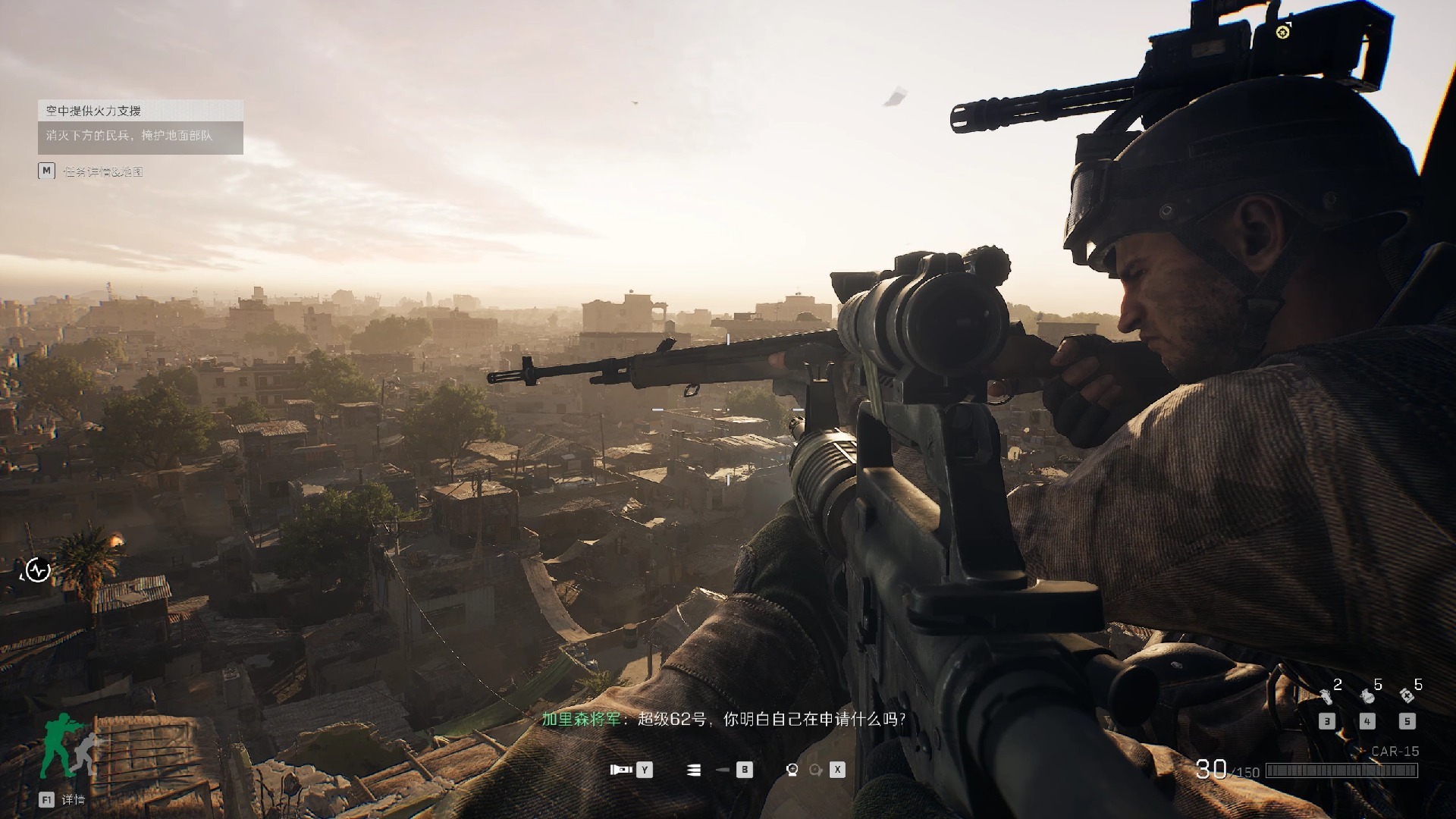The height and width of the screenshot is (819, 1456).
Task: Select the frag grenade item
Action: [x=1367, y=695]
